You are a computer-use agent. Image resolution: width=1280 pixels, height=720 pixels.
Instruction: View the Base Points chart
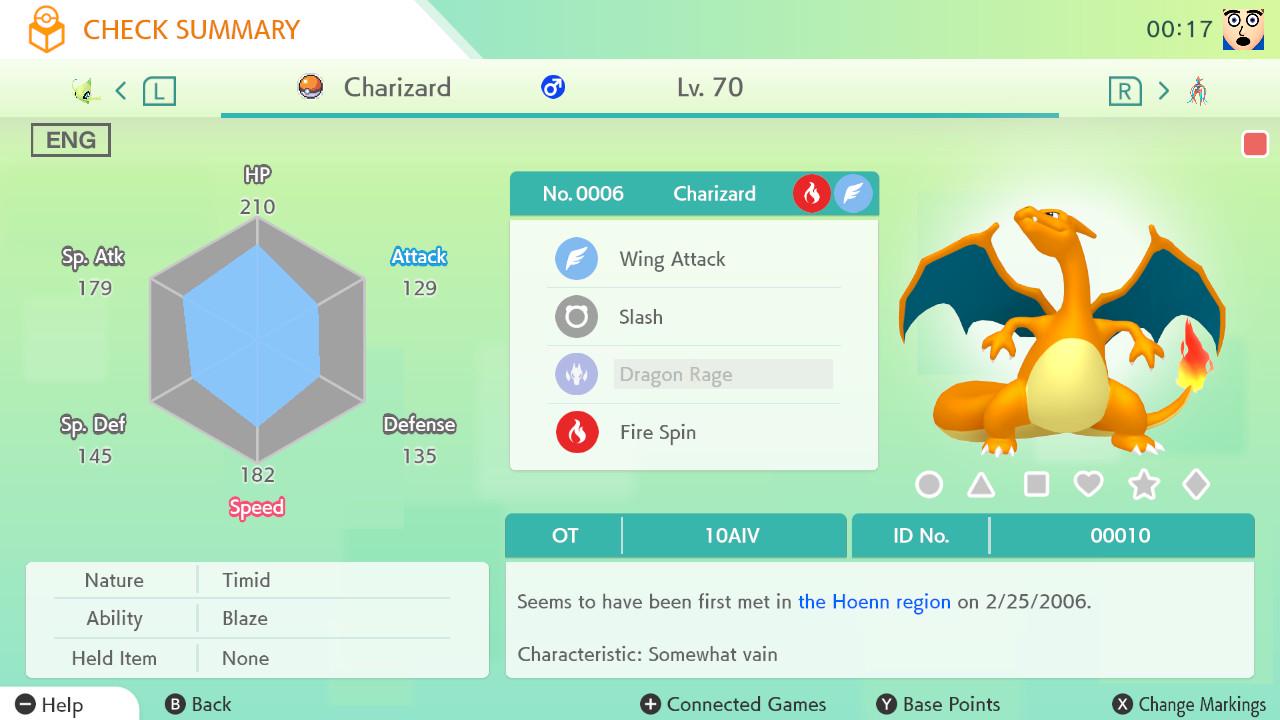(938, 704)
